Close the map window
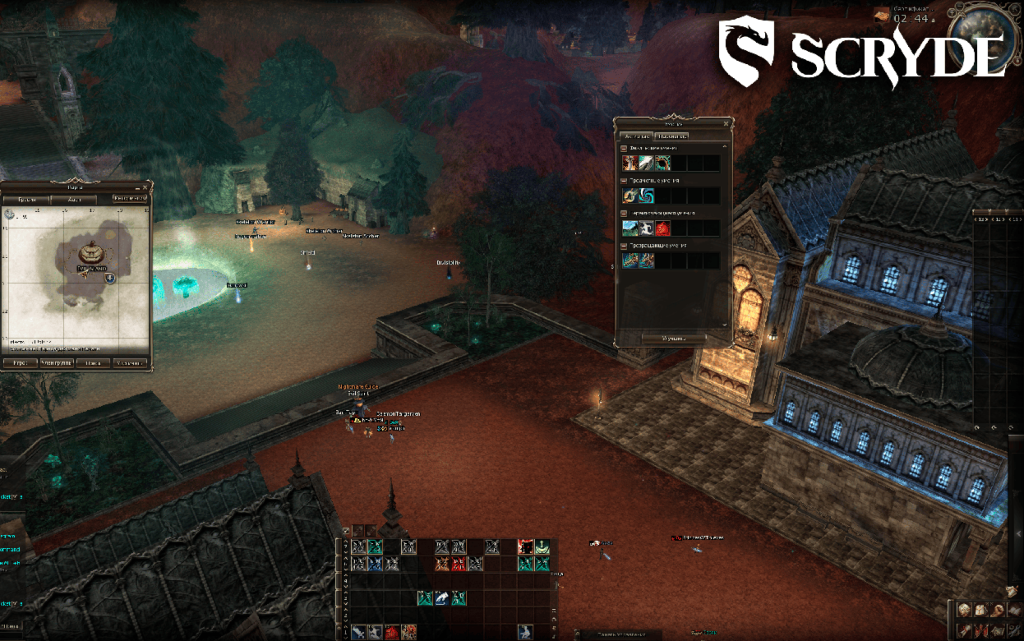 pos(148,185)
